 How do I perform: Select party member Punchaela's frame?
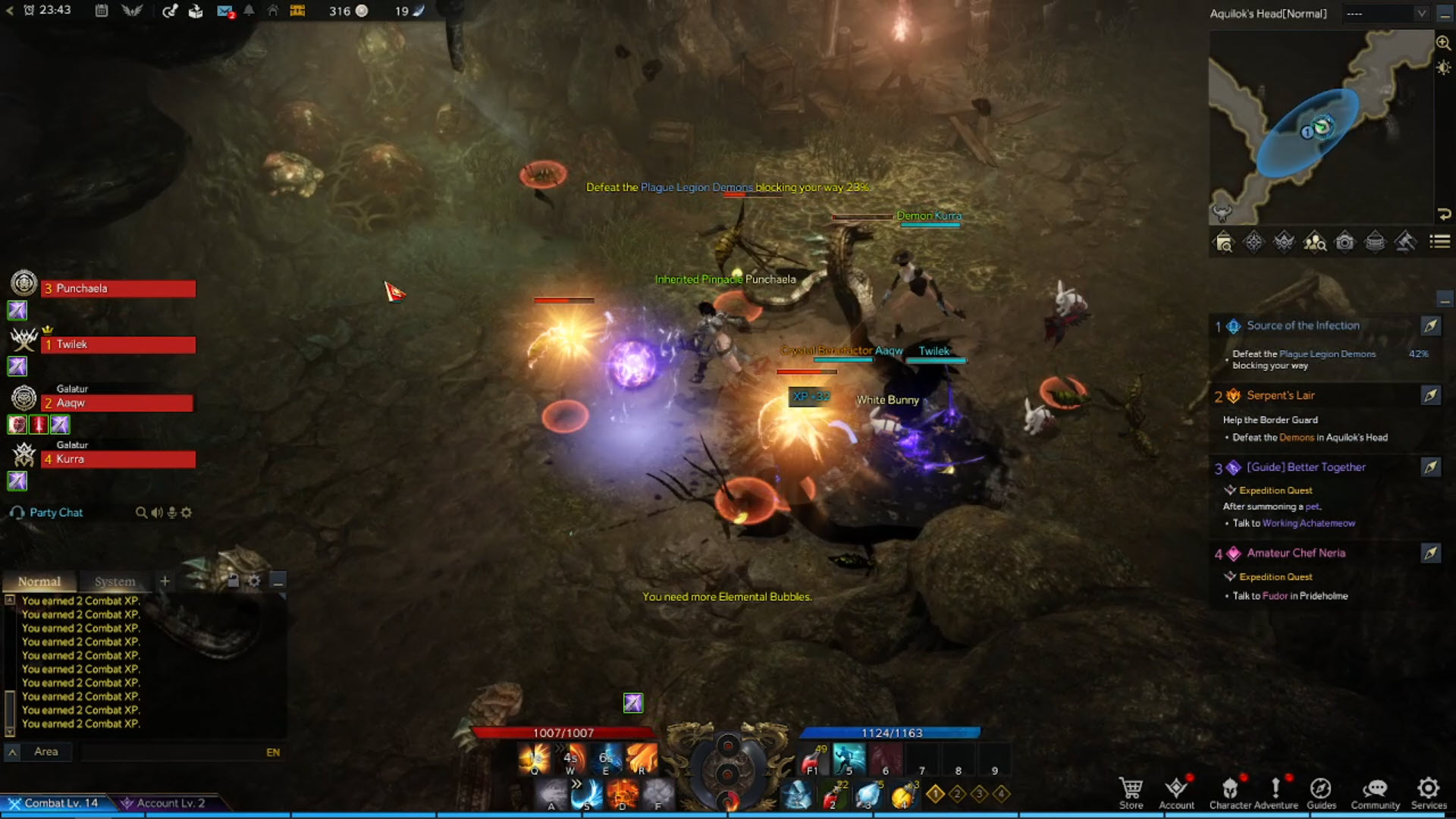pos(118,289)
